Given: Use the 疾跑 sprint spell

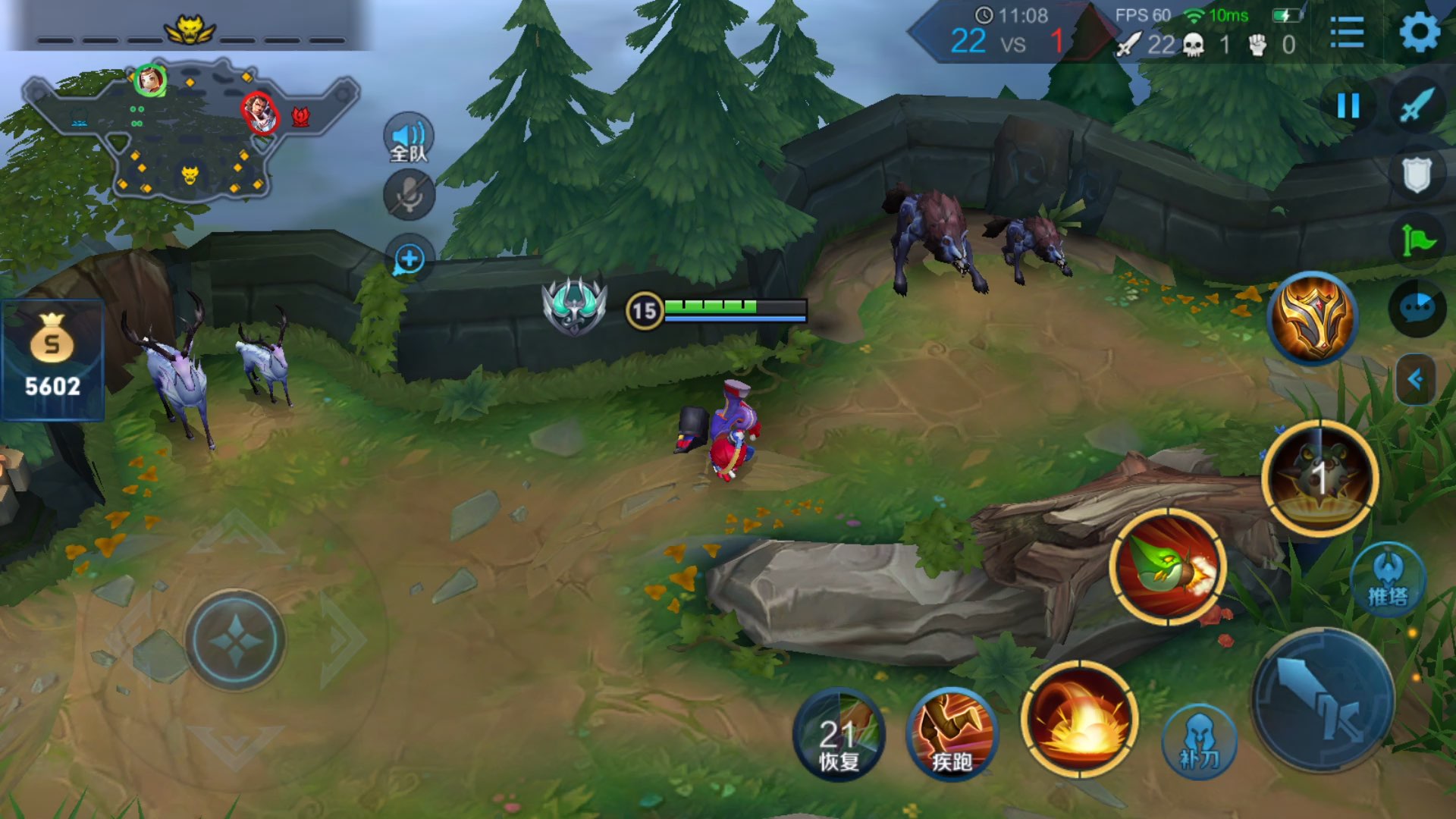Looking at the screenshot, I should [952, 734].
